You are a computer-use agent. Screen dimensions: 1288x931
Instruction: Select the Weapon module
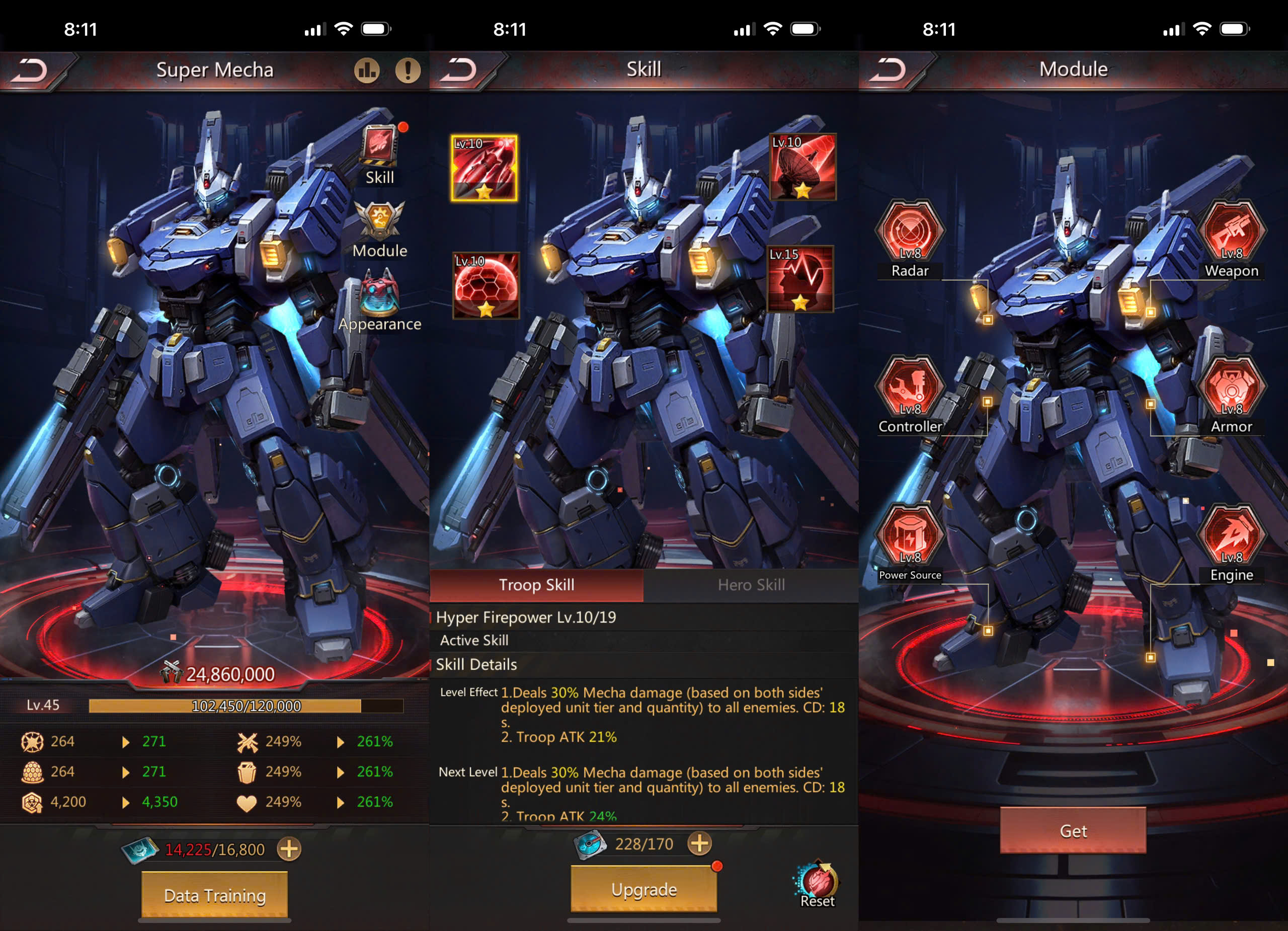(1231, 233)
